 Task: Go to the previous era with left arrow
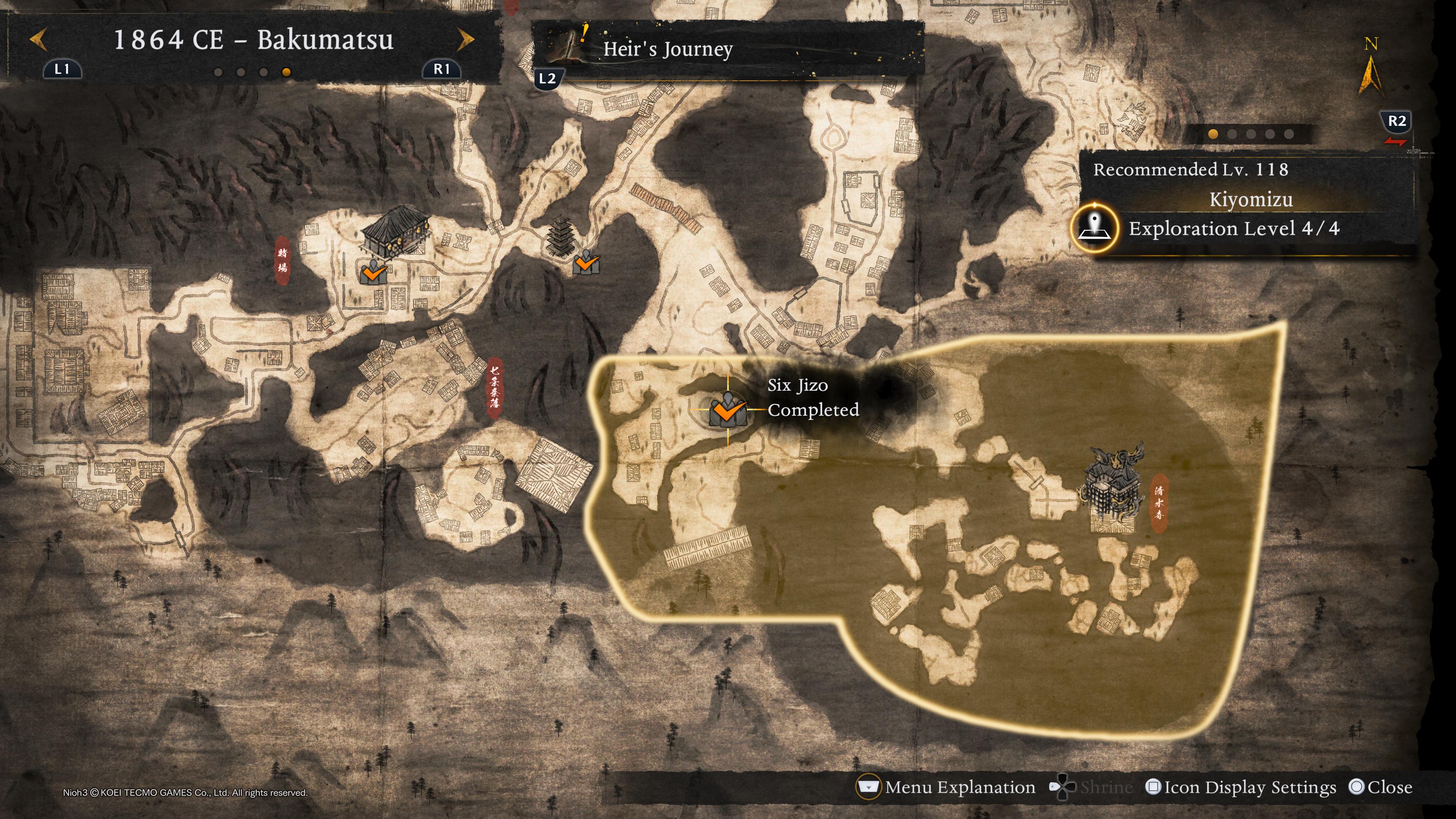click(x=38, y=39)
